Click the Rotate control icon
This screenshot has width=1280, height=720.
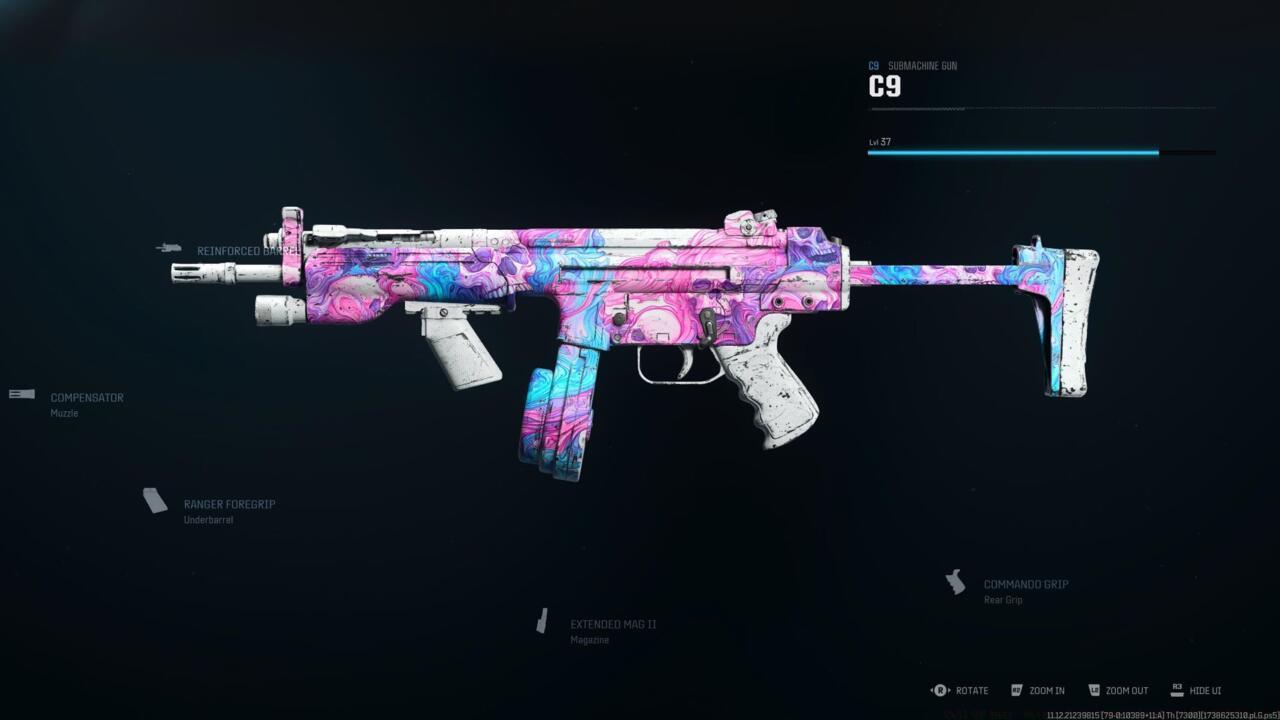938,690
